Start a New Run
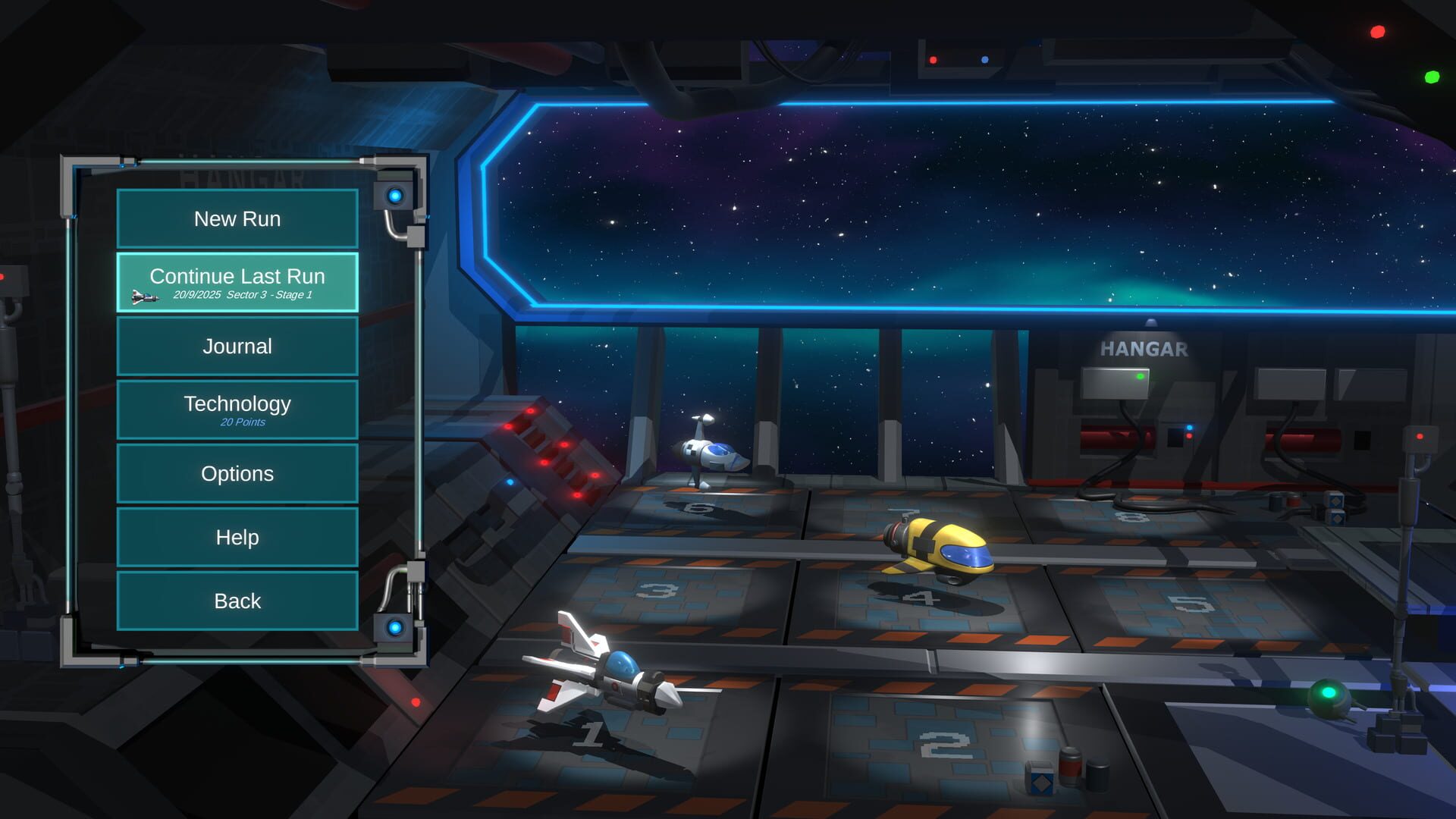The height and width of the screenshot is (819, 1456). pyautogui.click(x=237, y=218)
